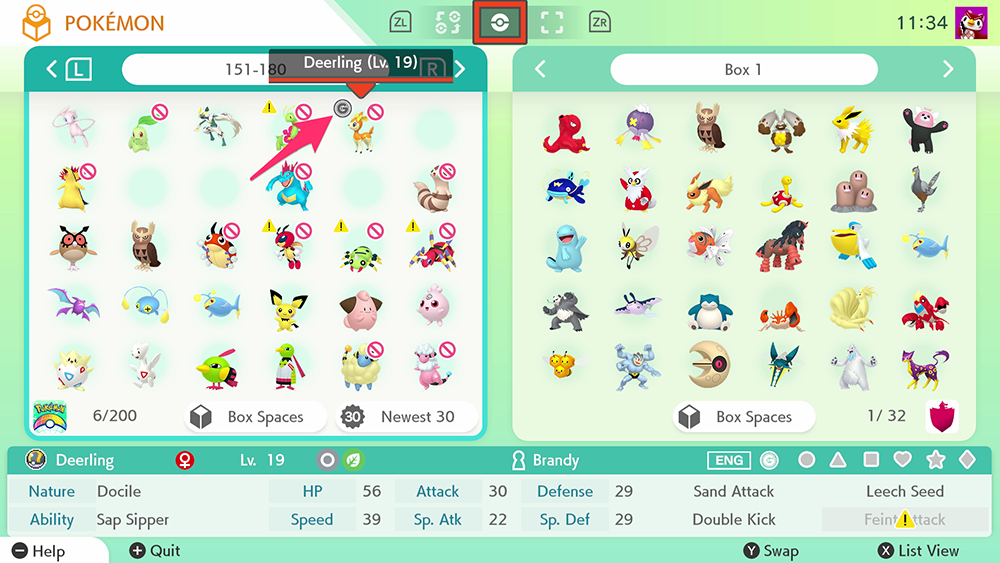Select Jolteon in Box 1
The height and width of the screenshot is (563, 1000).
(x=851, y=130)
